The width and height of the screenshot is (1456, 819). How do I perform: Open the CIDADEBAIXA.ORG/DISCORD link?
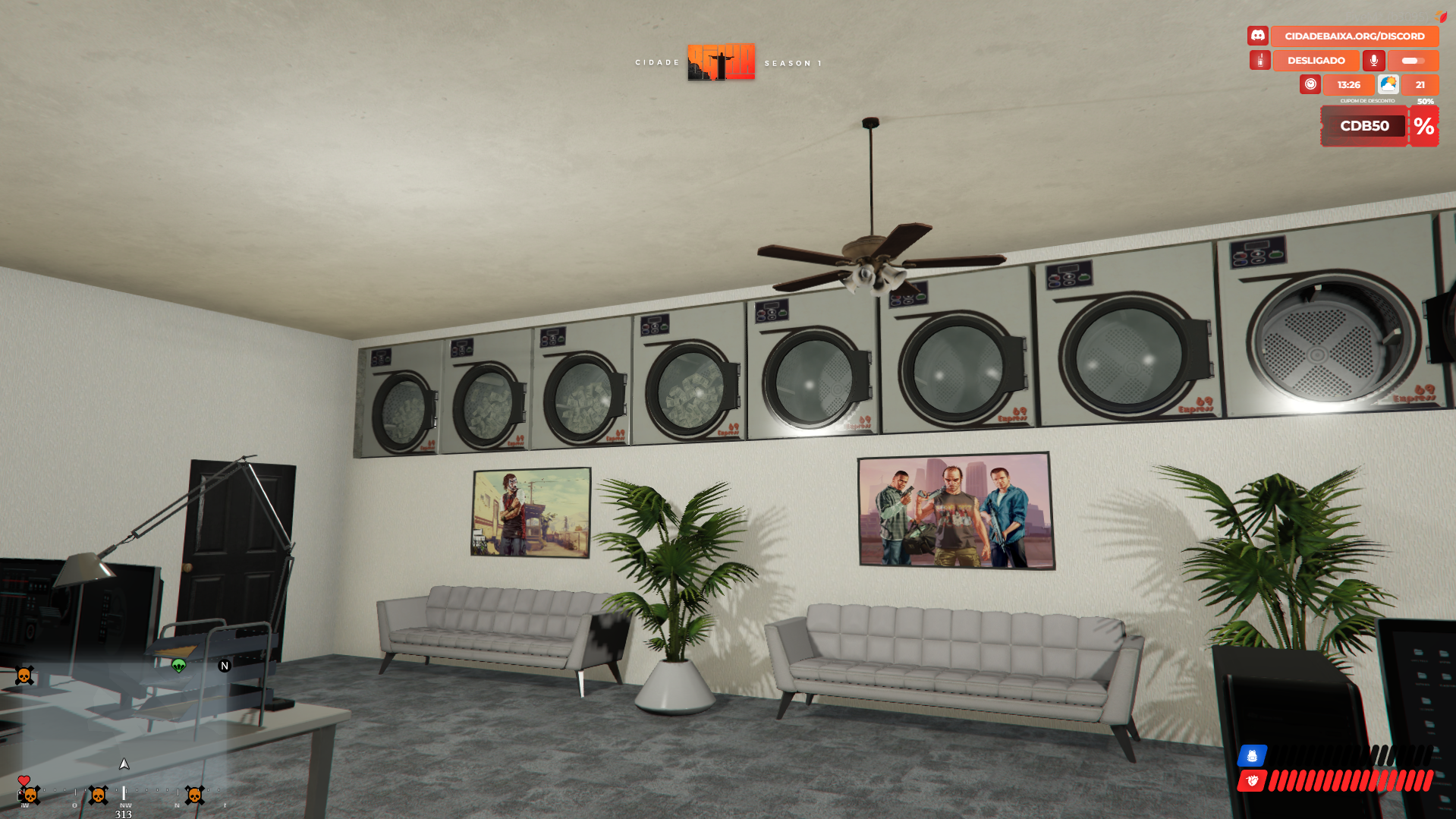[x=1354, y=36]
